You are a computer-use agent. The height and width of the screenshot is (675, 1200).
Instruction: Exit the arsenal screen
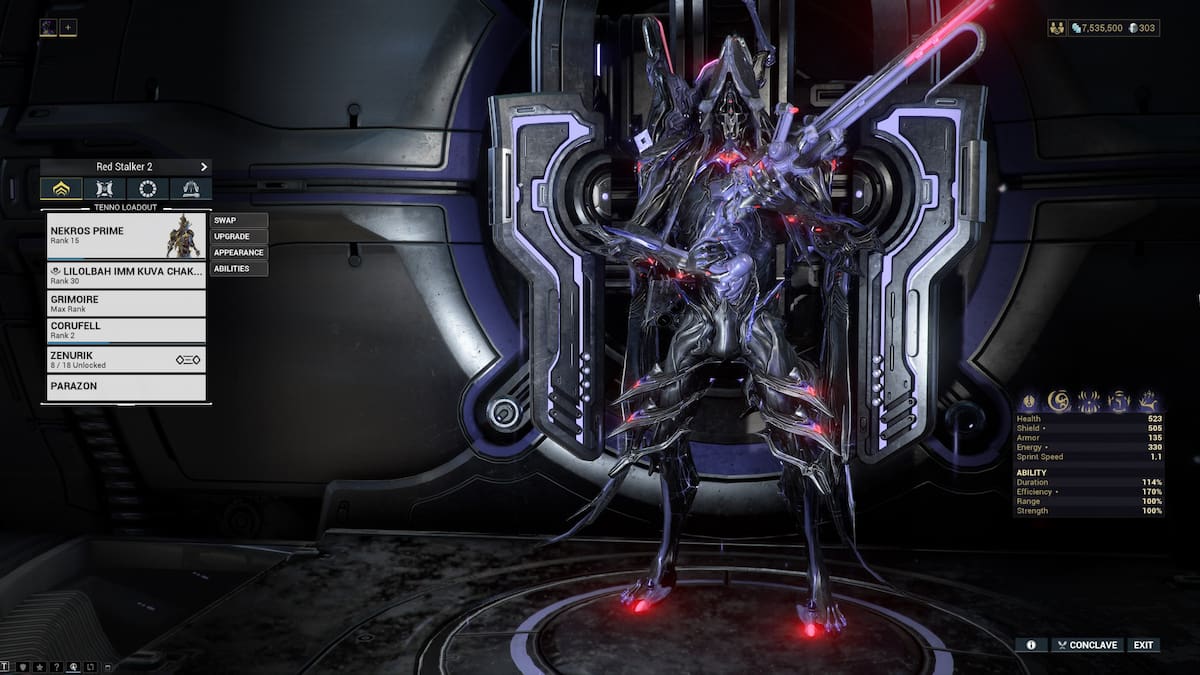[x=1143, y=645]
